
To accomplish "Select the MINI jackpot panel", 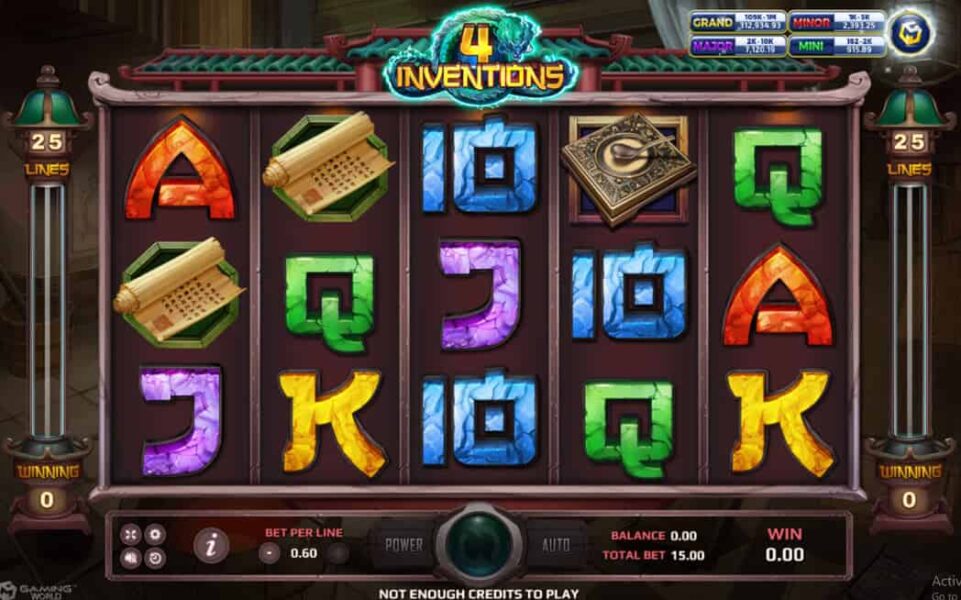I will 837,45.
